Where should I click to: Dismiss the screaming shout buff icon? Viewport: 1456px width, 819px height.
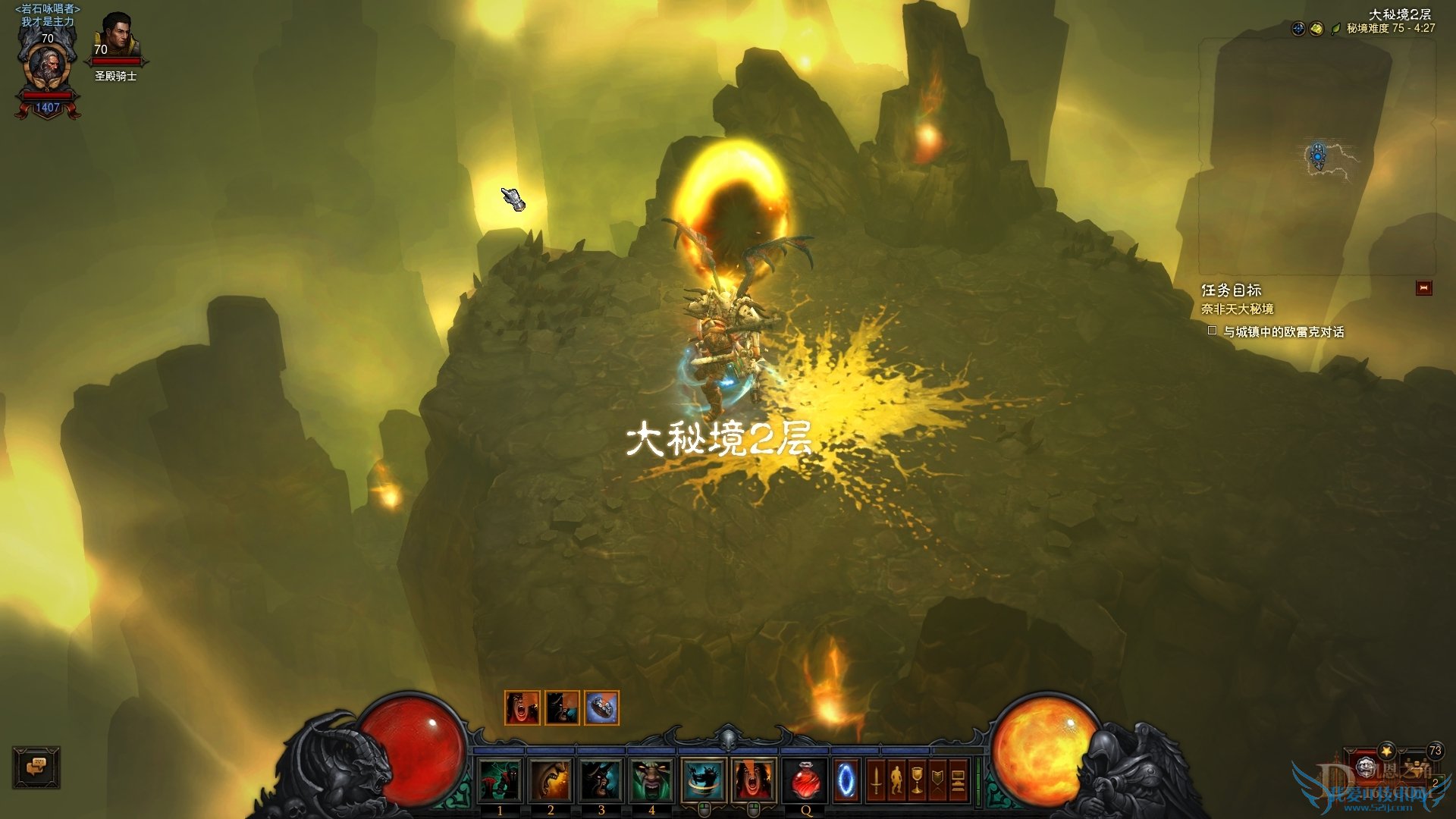pos(522,708)
